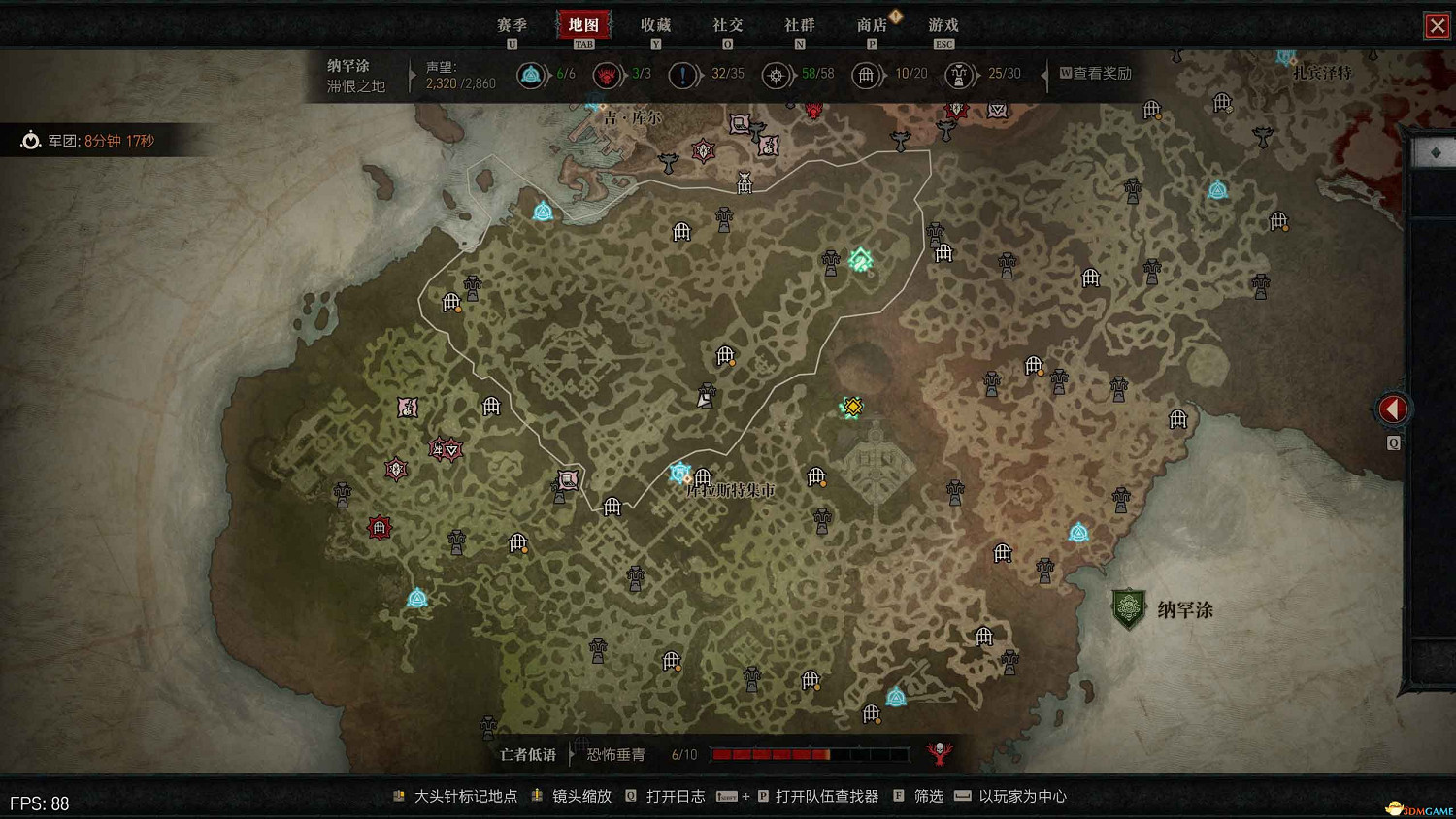Click the waypoints counter icon showing 6/6
The image size is (1456, 819).
pos(532,74)
